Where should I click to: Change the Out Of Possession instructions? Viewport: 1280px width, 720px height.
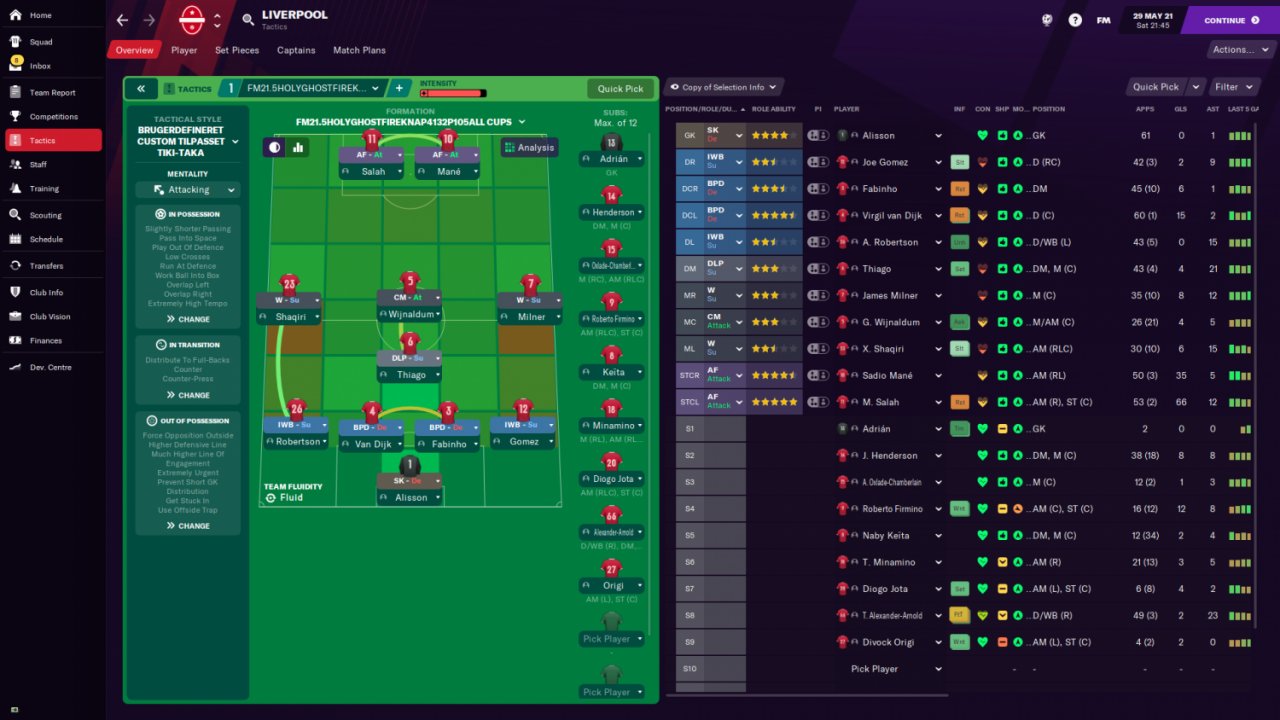point(188,526)
